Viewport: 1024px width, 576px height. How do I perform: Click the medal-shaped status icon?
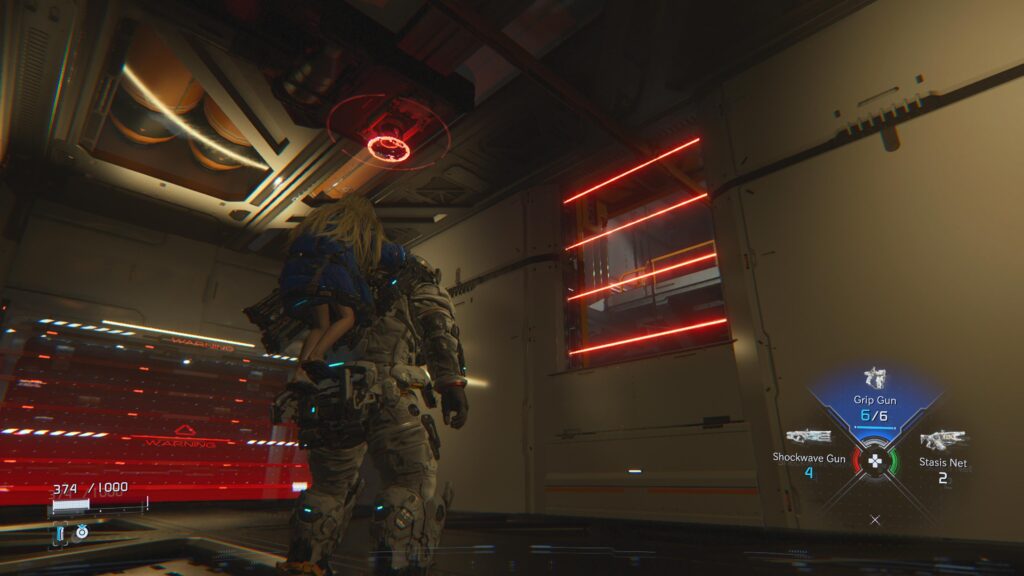(82, 532)
